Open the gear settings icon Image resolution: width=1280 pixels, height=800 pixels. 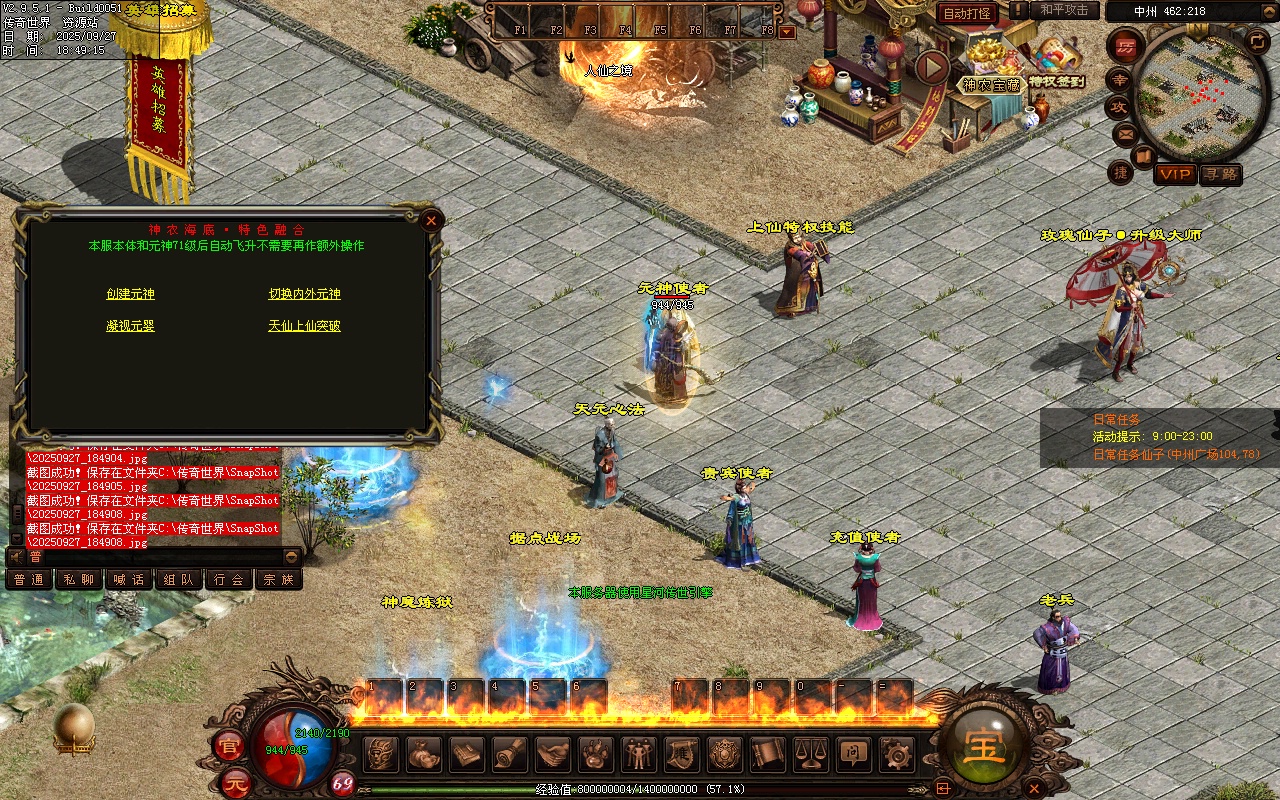[x=895, y=753]
